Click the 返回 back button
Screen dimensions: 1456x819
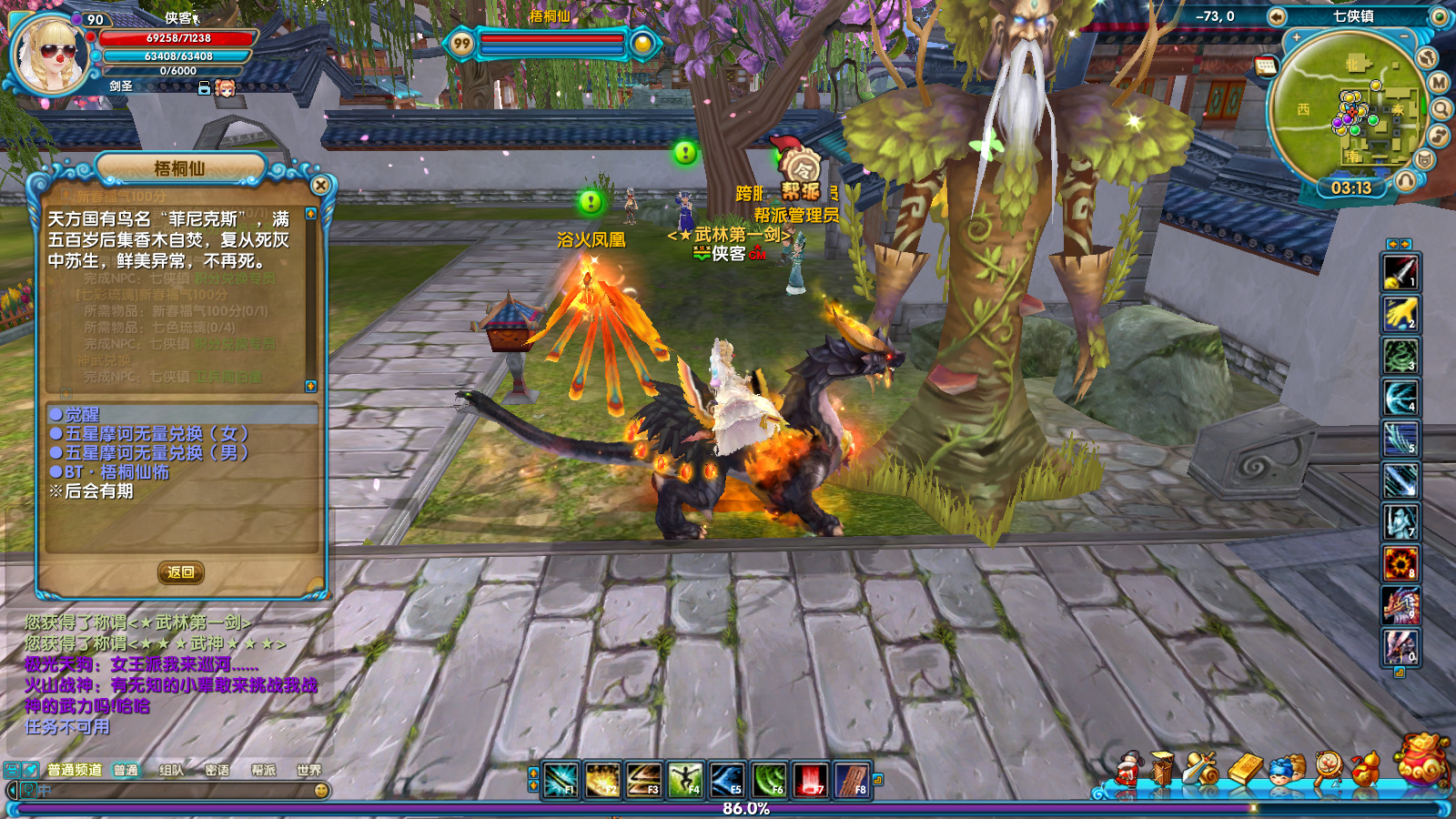click(x=180, y=572)
